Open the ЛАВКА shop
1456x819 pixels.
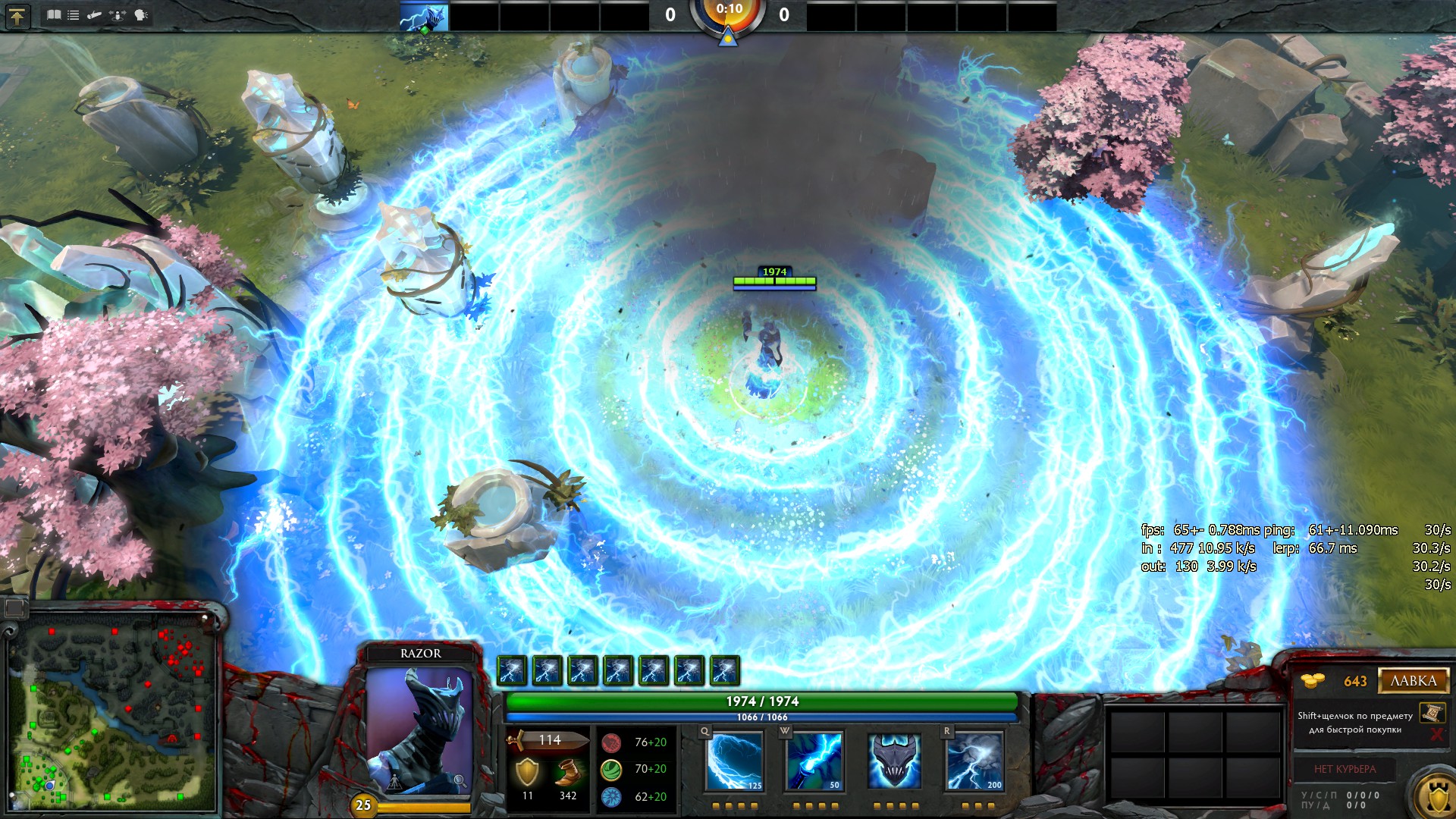(1414, 681)
